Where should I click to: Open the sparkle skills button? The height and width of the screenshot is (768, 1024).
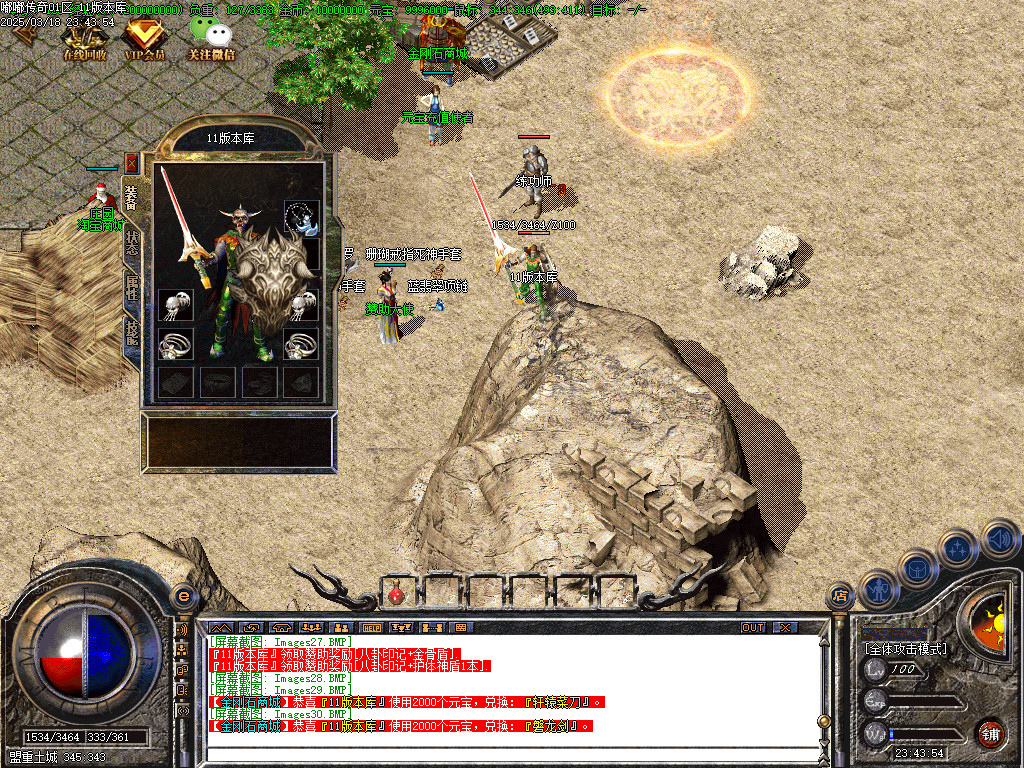coord(958,548)
